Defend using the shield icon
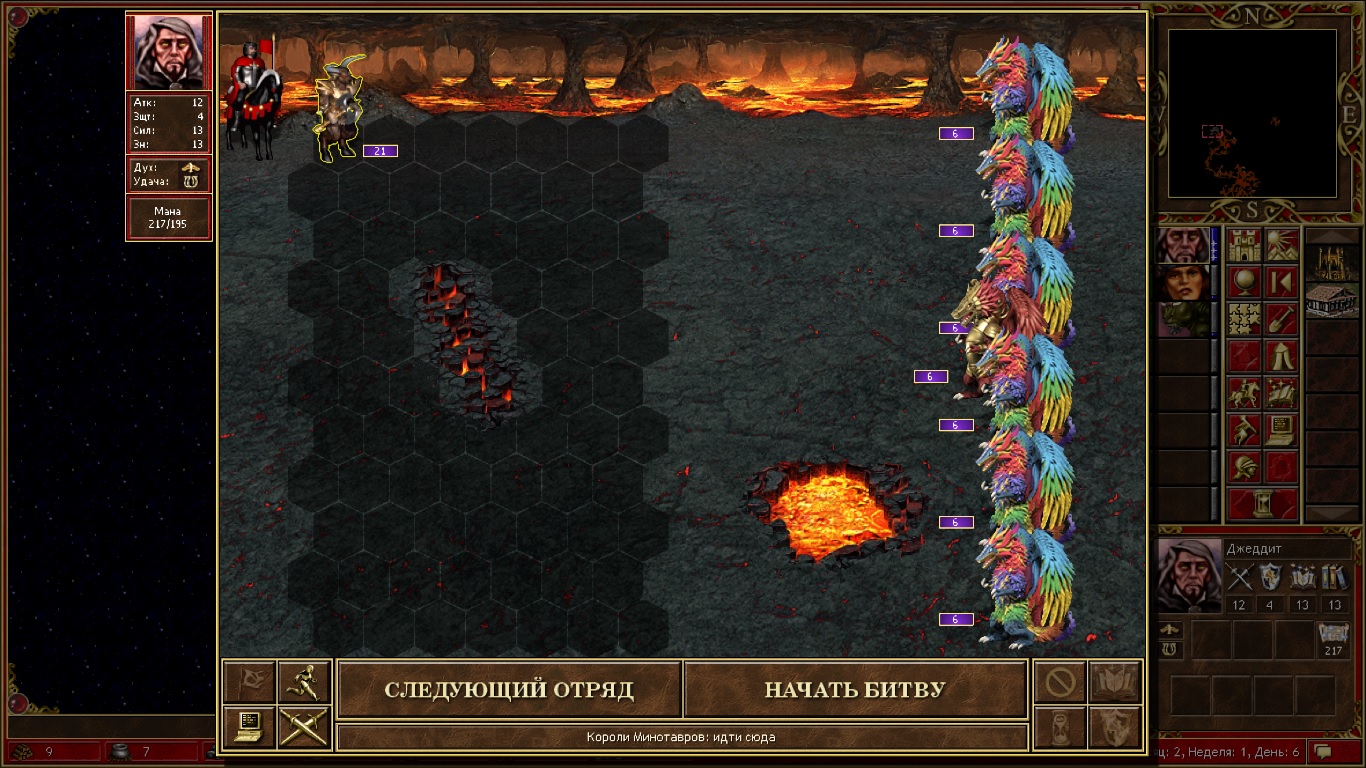This screenshot has width=1366, height=768. click(1115, 727)
